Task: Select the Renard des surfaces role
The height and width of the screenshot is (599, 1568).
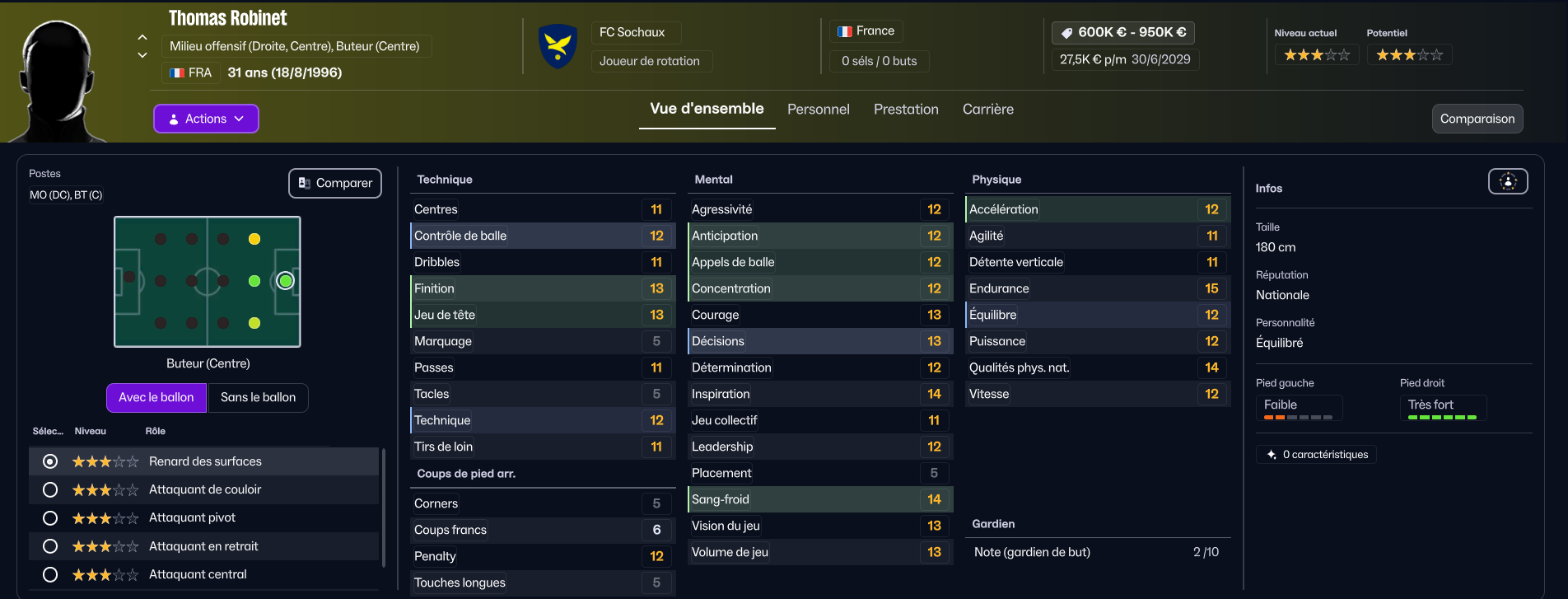Action: 50,461
